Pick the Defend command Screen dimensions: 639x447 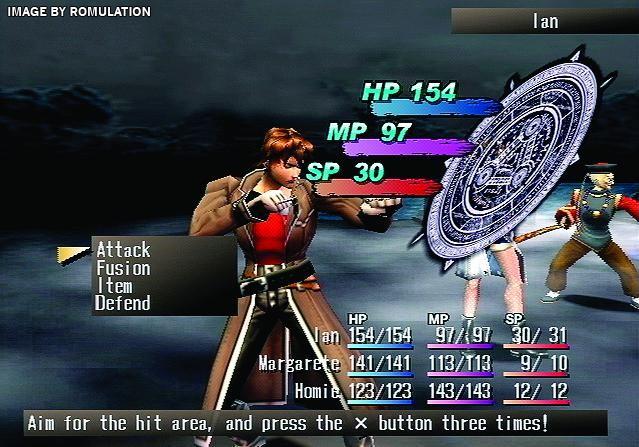coord(123,303)
